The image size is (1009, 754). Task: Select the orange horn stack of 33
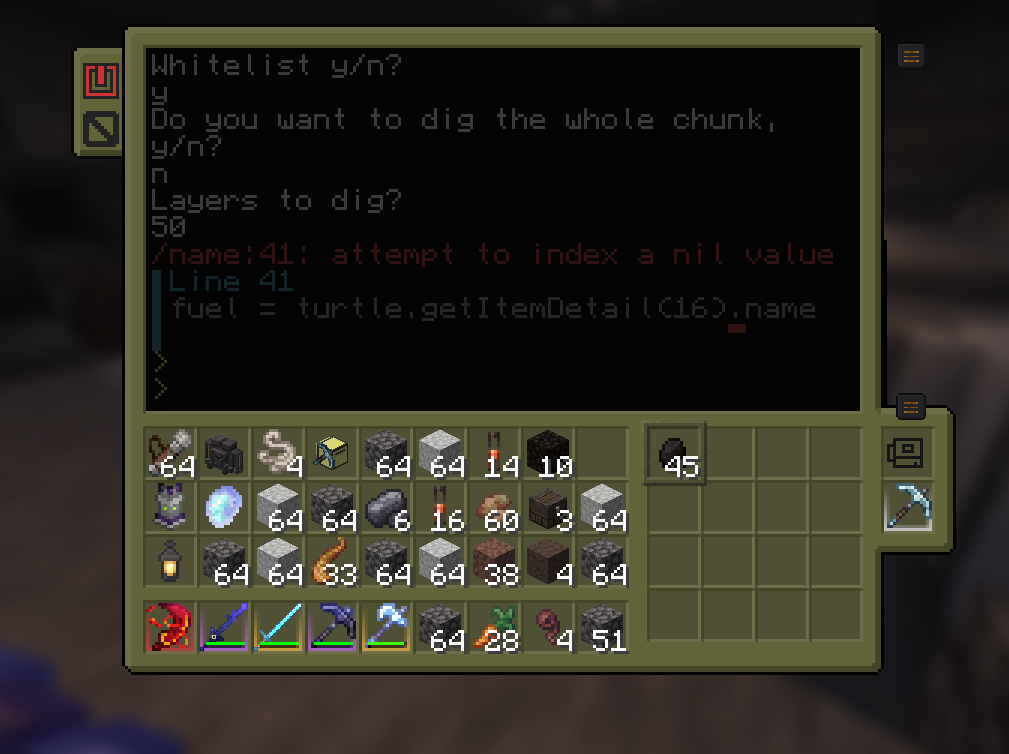coord(333,562)
